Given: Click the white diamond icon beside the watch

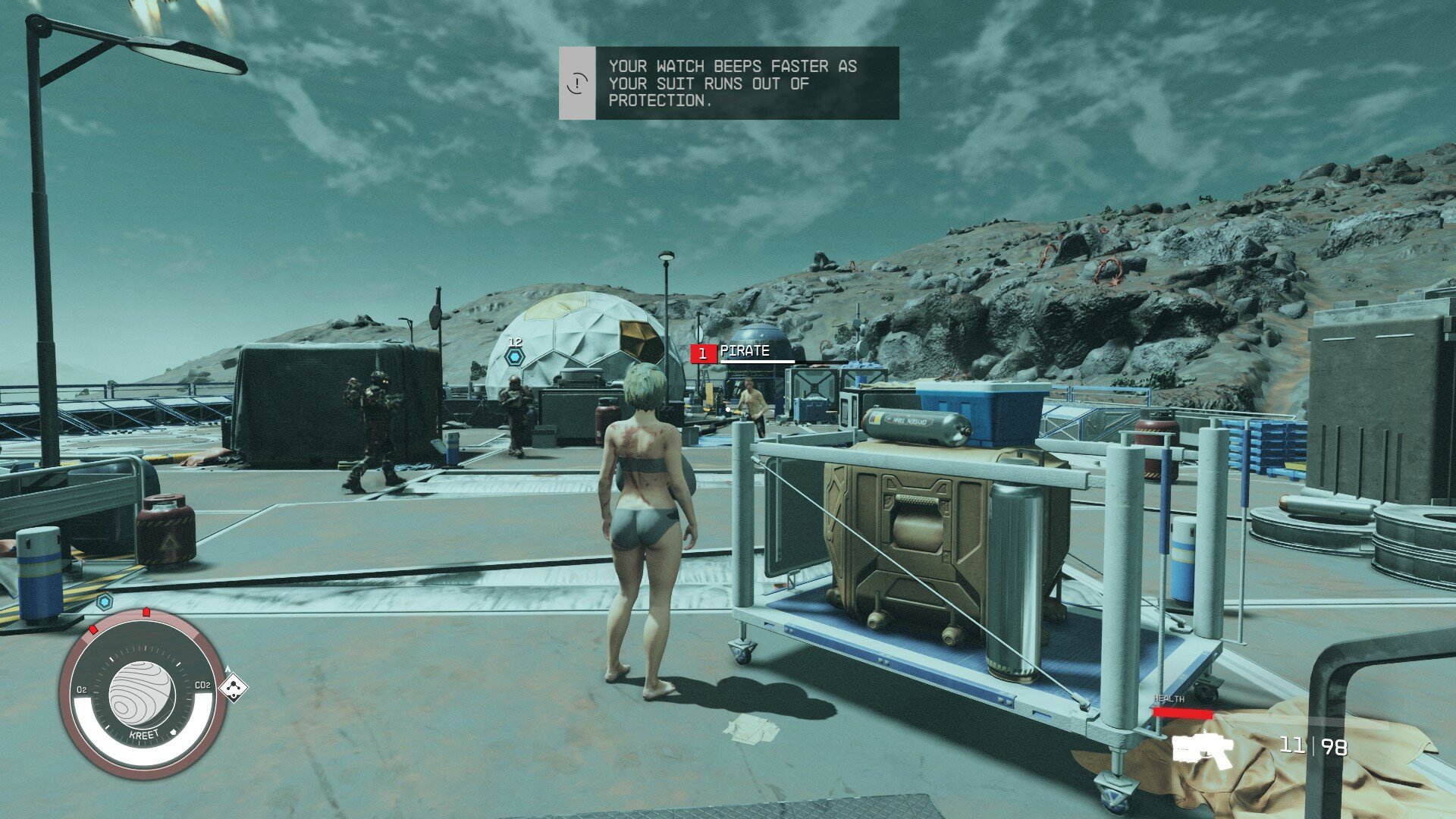Looking at the screenshot, I should 234,688.
